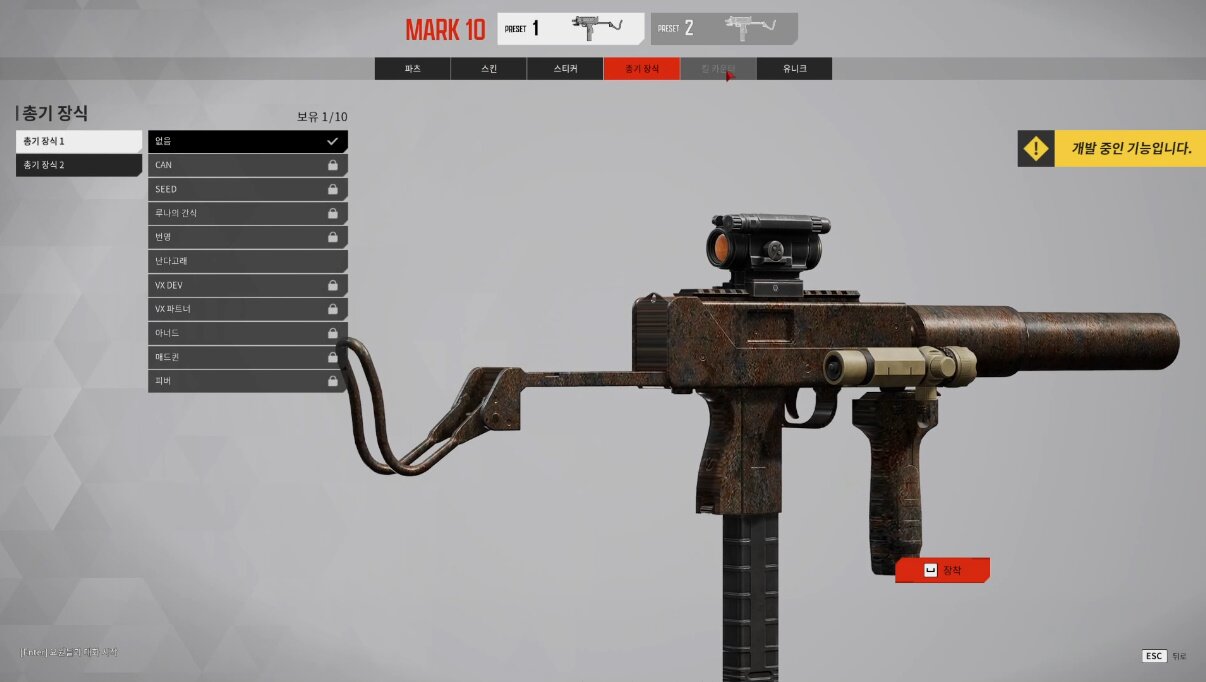Open the 유니크 tab
The image size is (1206, 682).
point(794,69)
